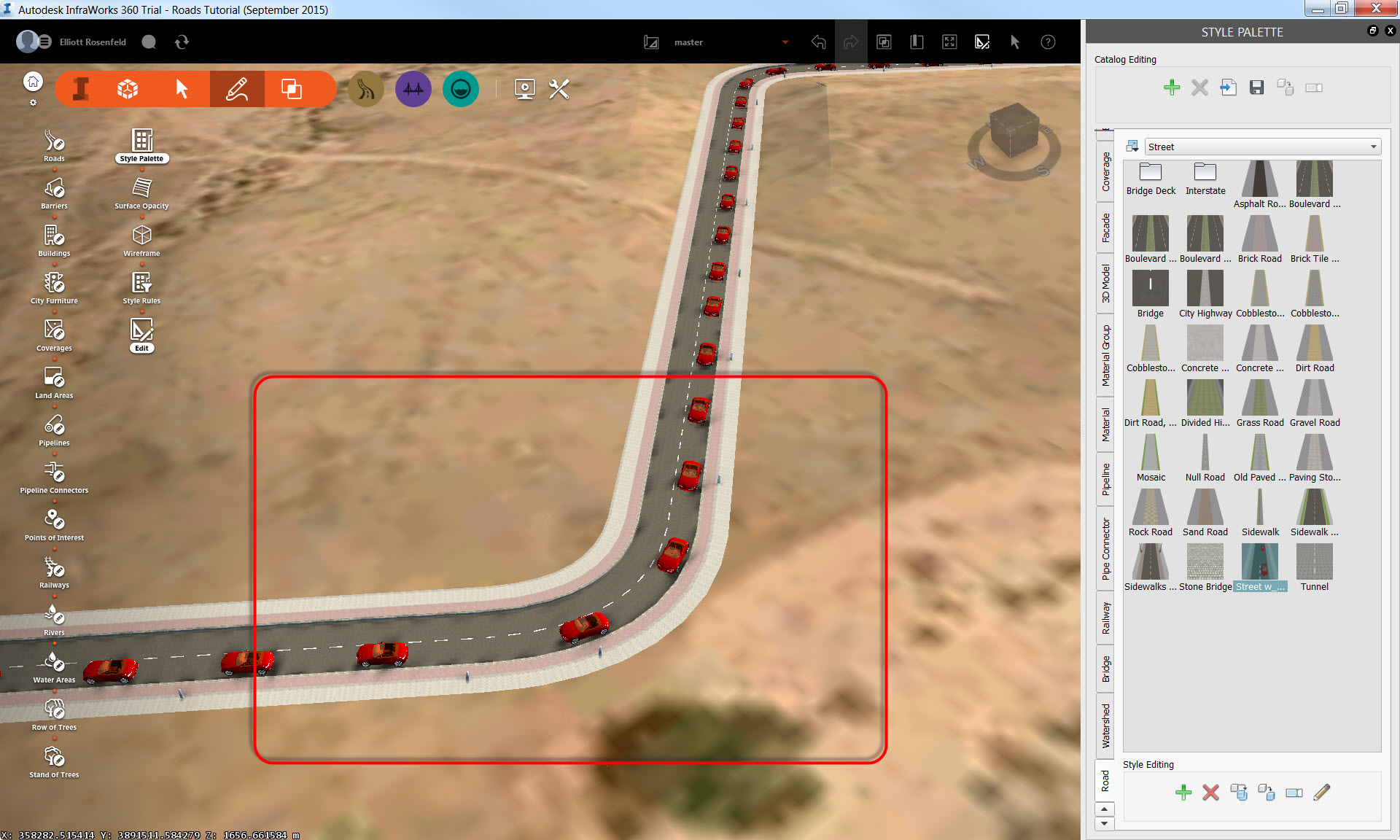Select the Style Palette icon
Screen dimensions: 1400x840
tap(141, 140)
